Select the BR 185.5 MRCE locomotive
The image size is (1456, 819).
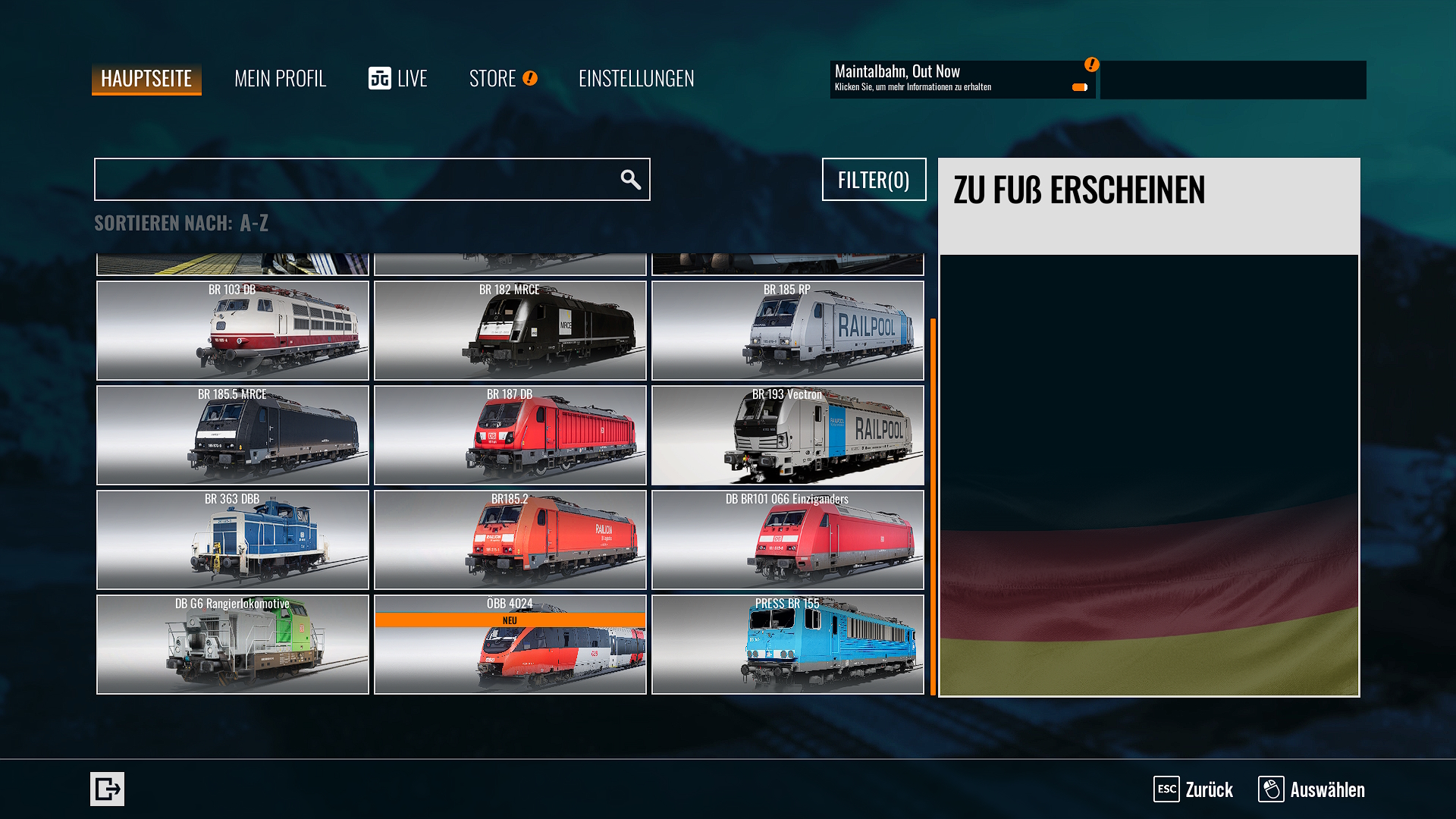click(233, 435)
